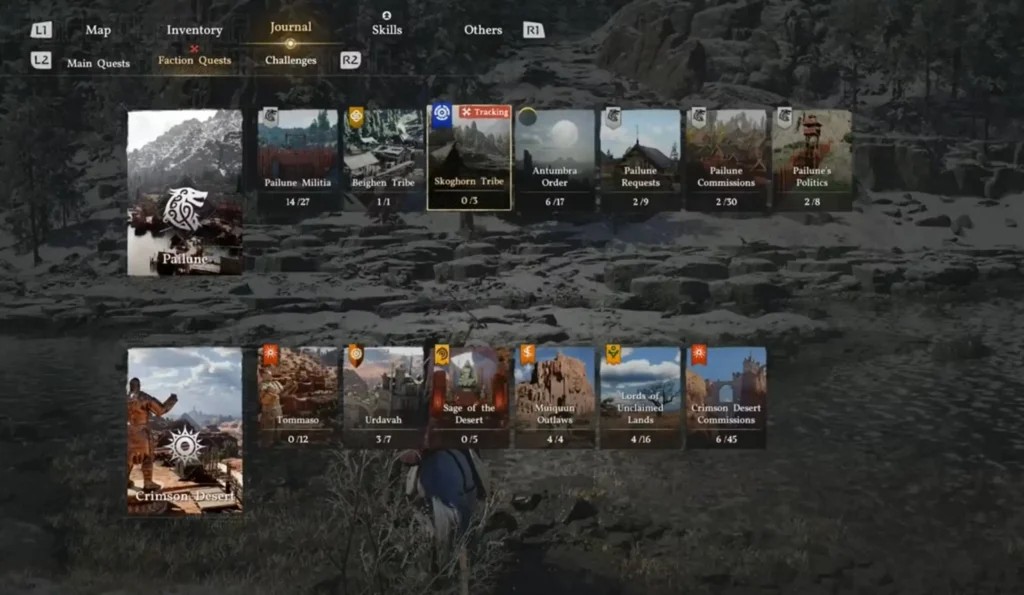
Task: Select the Faction Quests sub-tab
Action: pyautogui.click(x=194, y=60)
